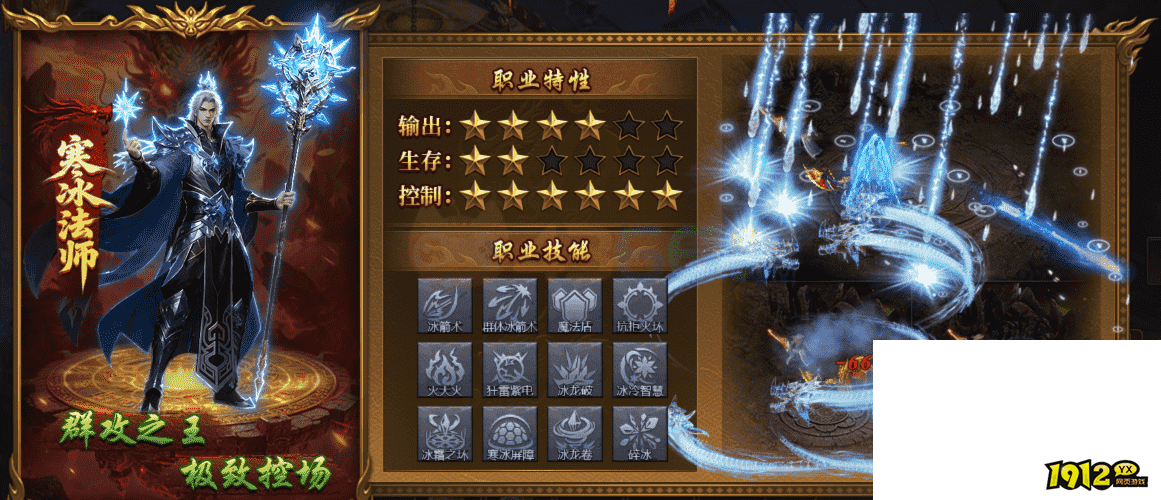Select the 碎冰 shattered ice skill icon
The width and height of the screenshot is (1161, 500).
[639, 433]
